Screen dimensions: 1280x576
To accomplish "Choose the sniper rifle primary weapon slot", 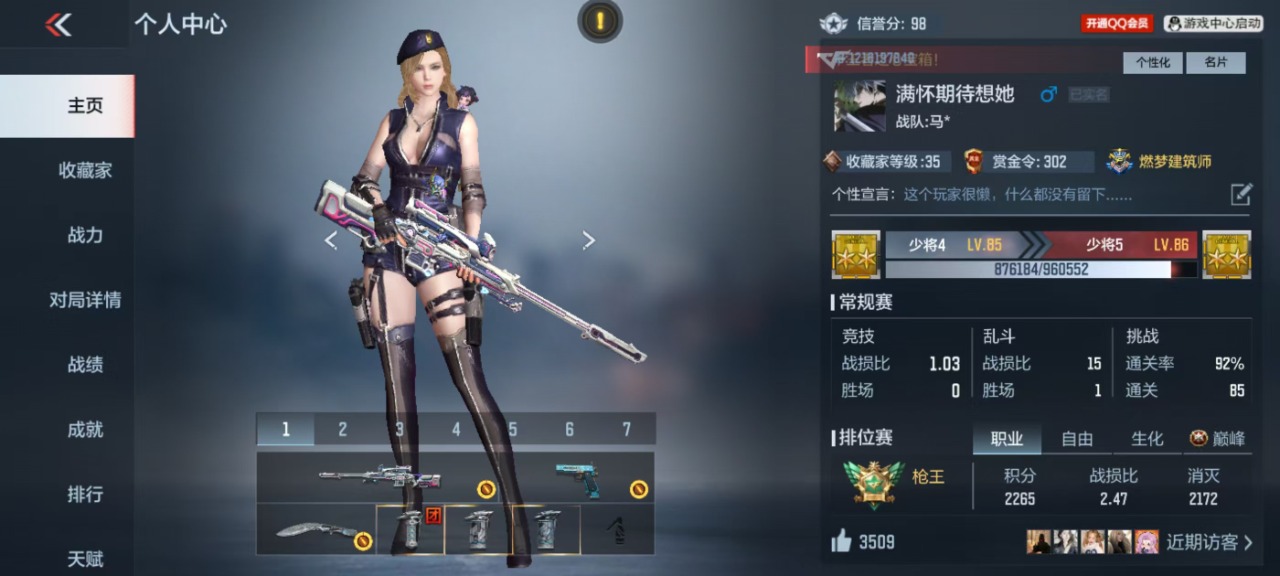I will click(x=380, y=477).
